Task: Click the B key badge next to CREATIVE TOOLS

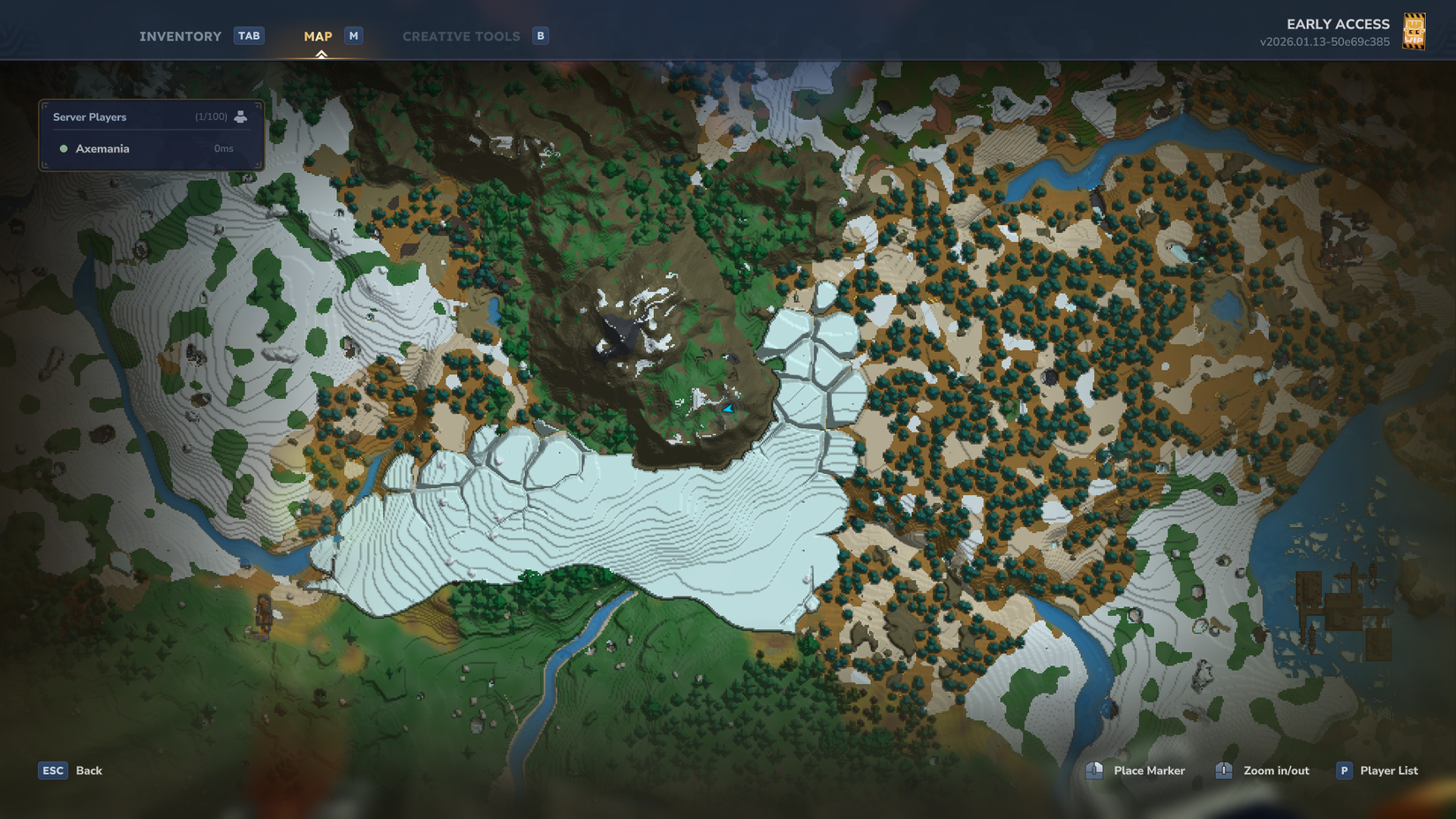Action: [539, 36]
